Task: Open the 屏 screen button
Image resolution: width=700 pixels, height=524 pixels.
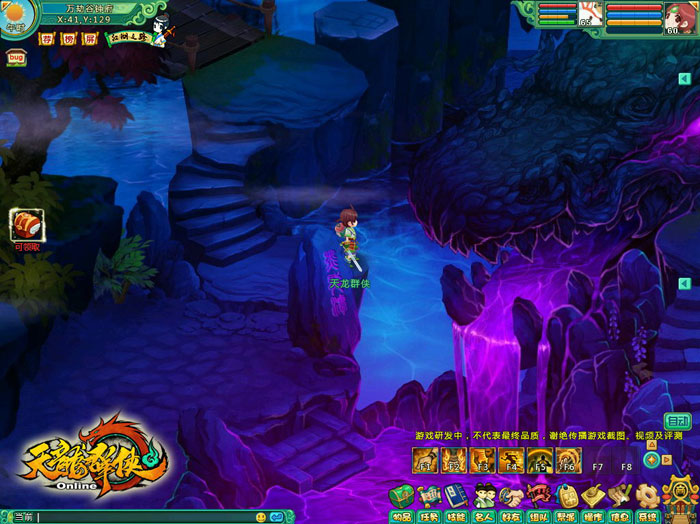Action: click(x=89, y=39)
